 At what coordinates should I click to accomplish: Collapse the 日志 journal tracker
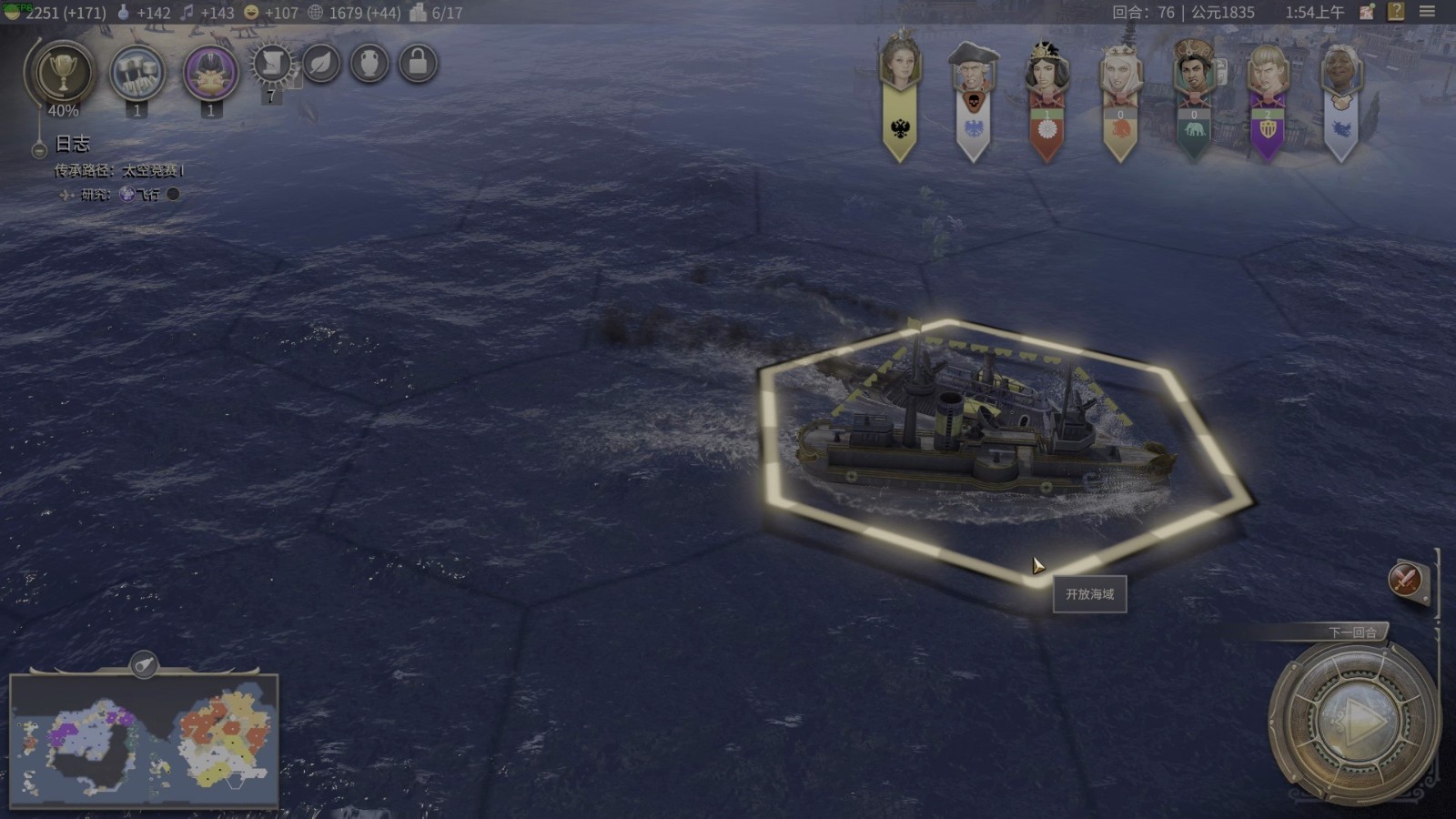pos(39,150)
